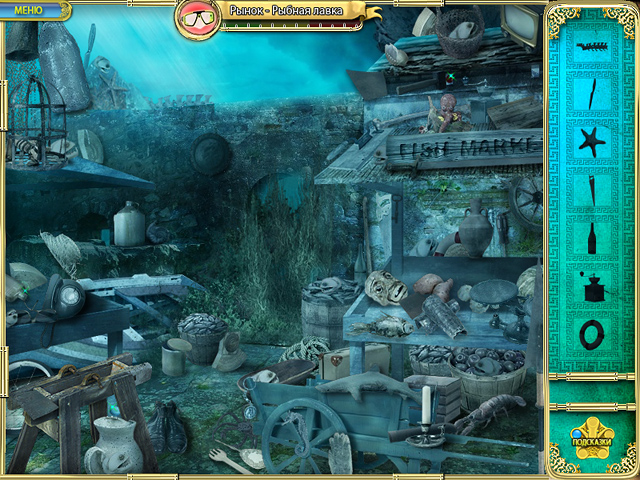Image resolution: width=640 pixels, height=480 pixels.
Task: Pick the ring silhouette slot
Action: click(592, 335)
